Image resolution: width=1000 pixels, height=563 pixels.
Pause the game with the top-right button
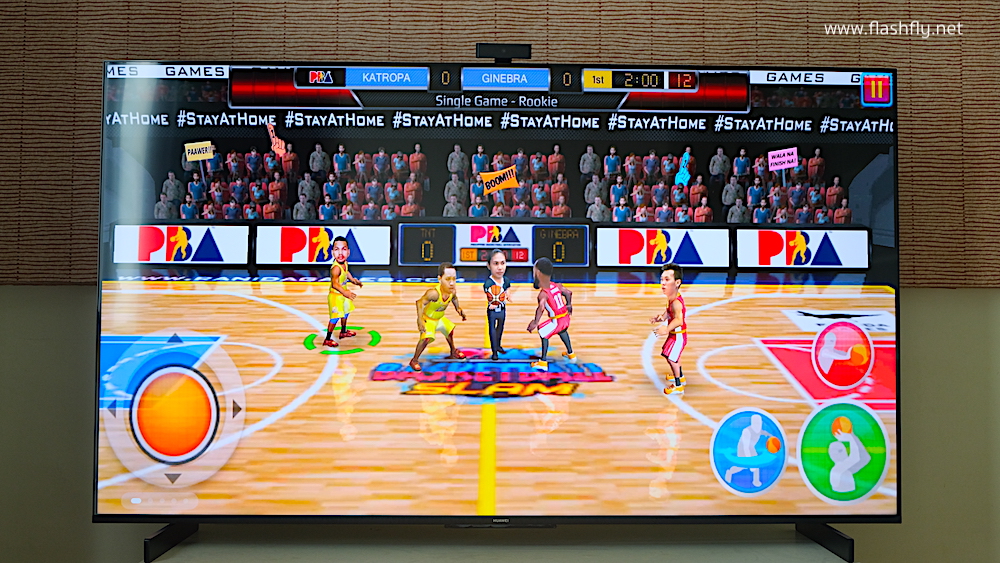coord(877,89)
